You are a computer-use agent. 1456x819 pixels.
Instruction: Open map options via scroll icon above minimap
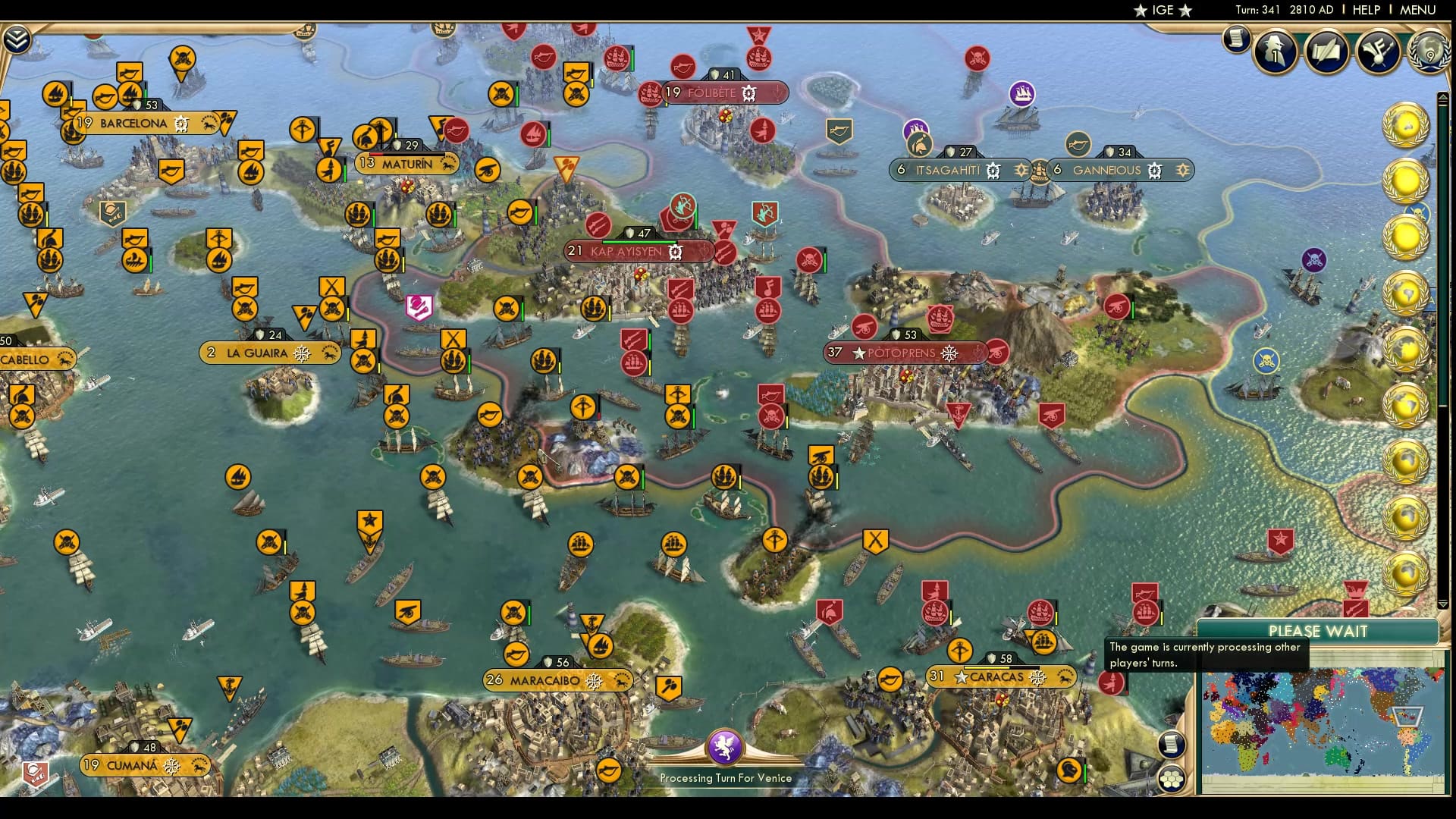click(1172, 745)
